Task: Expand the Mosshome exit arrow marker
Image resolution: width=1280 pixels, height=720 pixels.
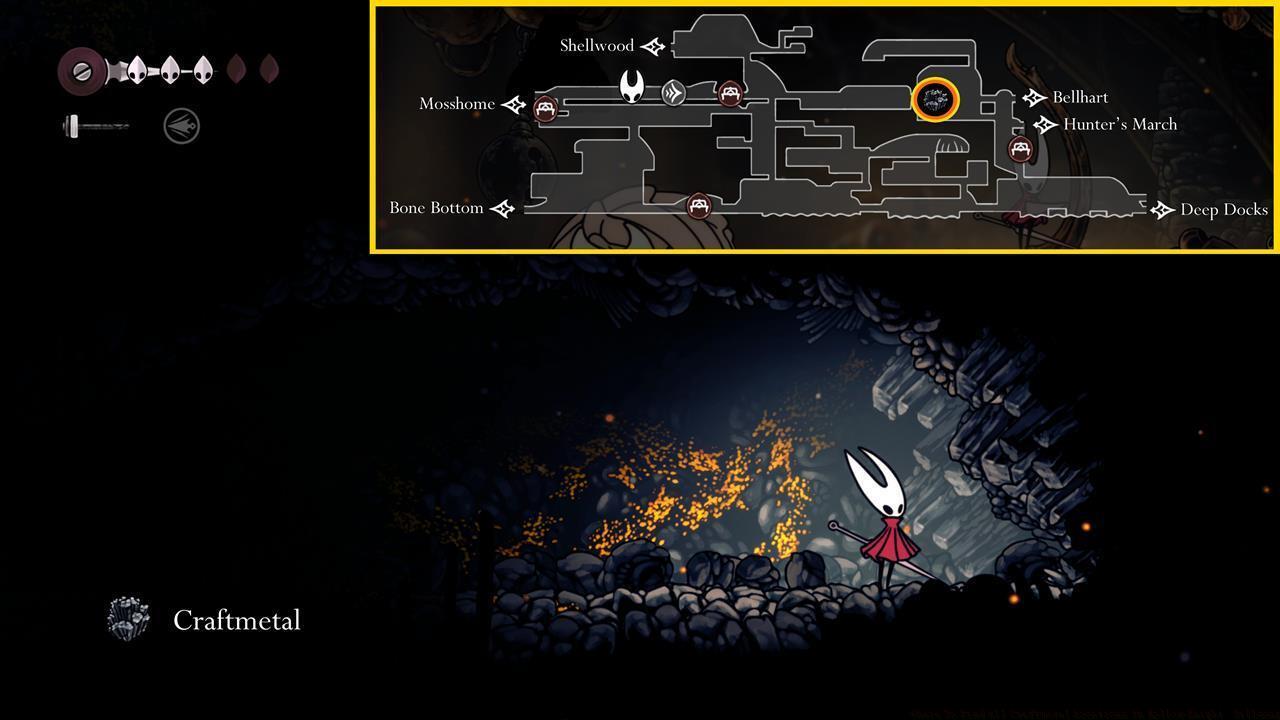Action: [x=513, y=103]
